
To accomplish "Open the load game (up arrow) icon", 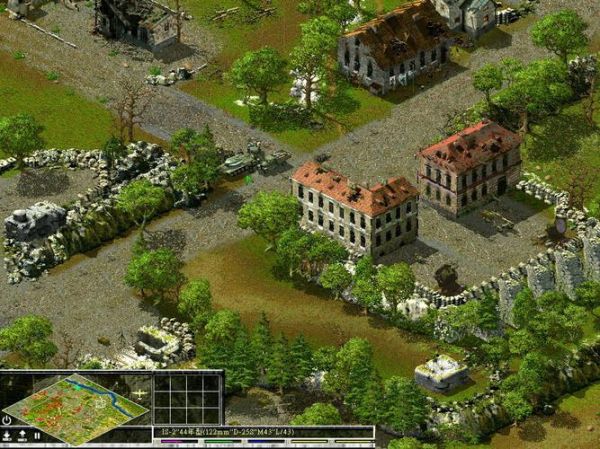I will click(22, 435).
